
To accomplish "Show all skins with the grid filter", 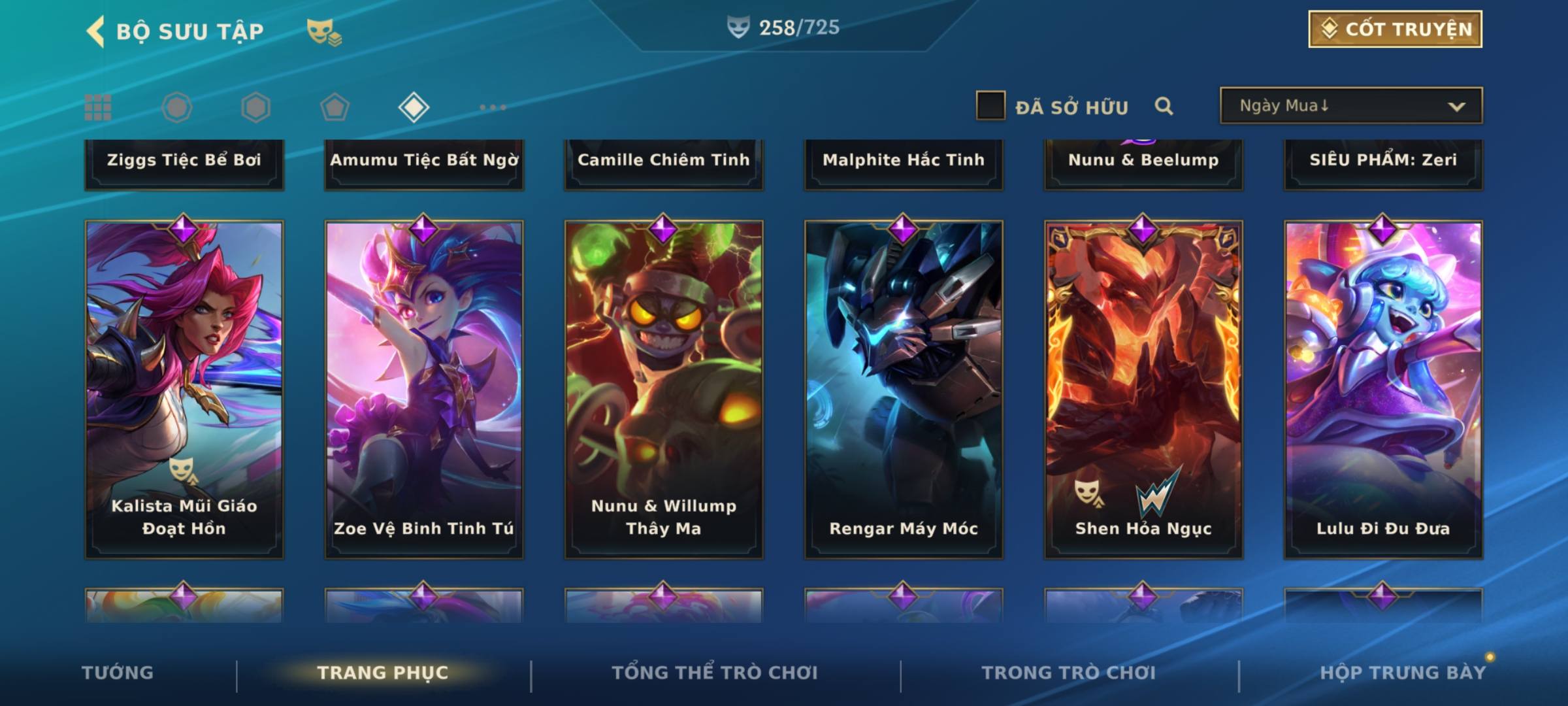I will (x=98, y=107).
